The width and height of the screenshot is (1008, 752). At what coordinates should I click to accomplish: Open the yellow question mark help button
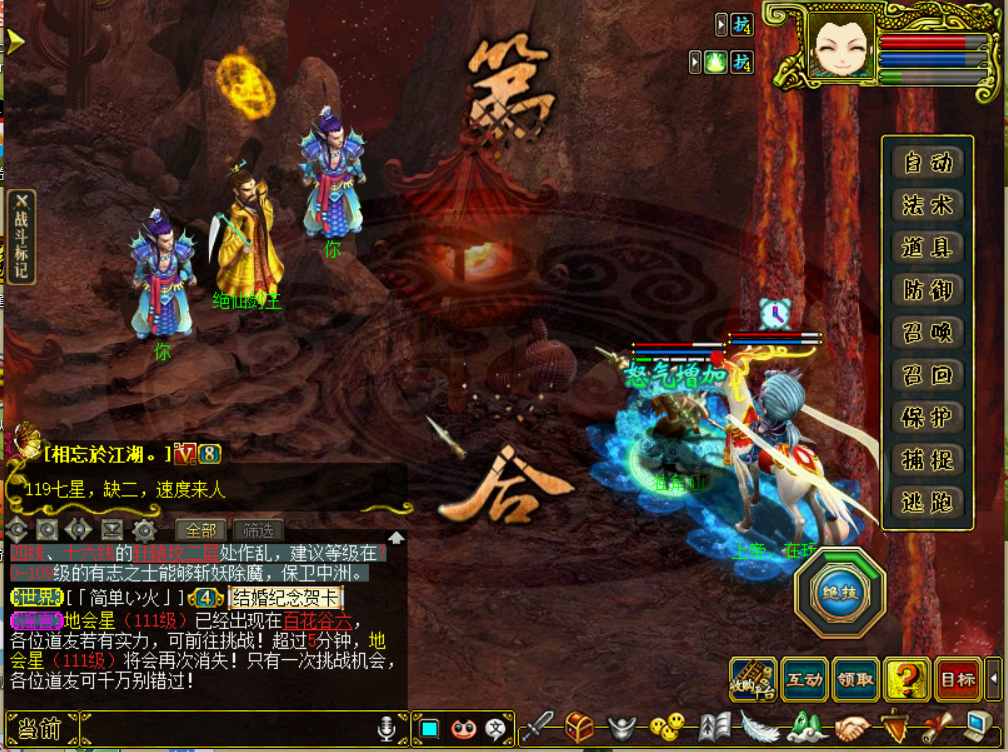tap(907, 679)
